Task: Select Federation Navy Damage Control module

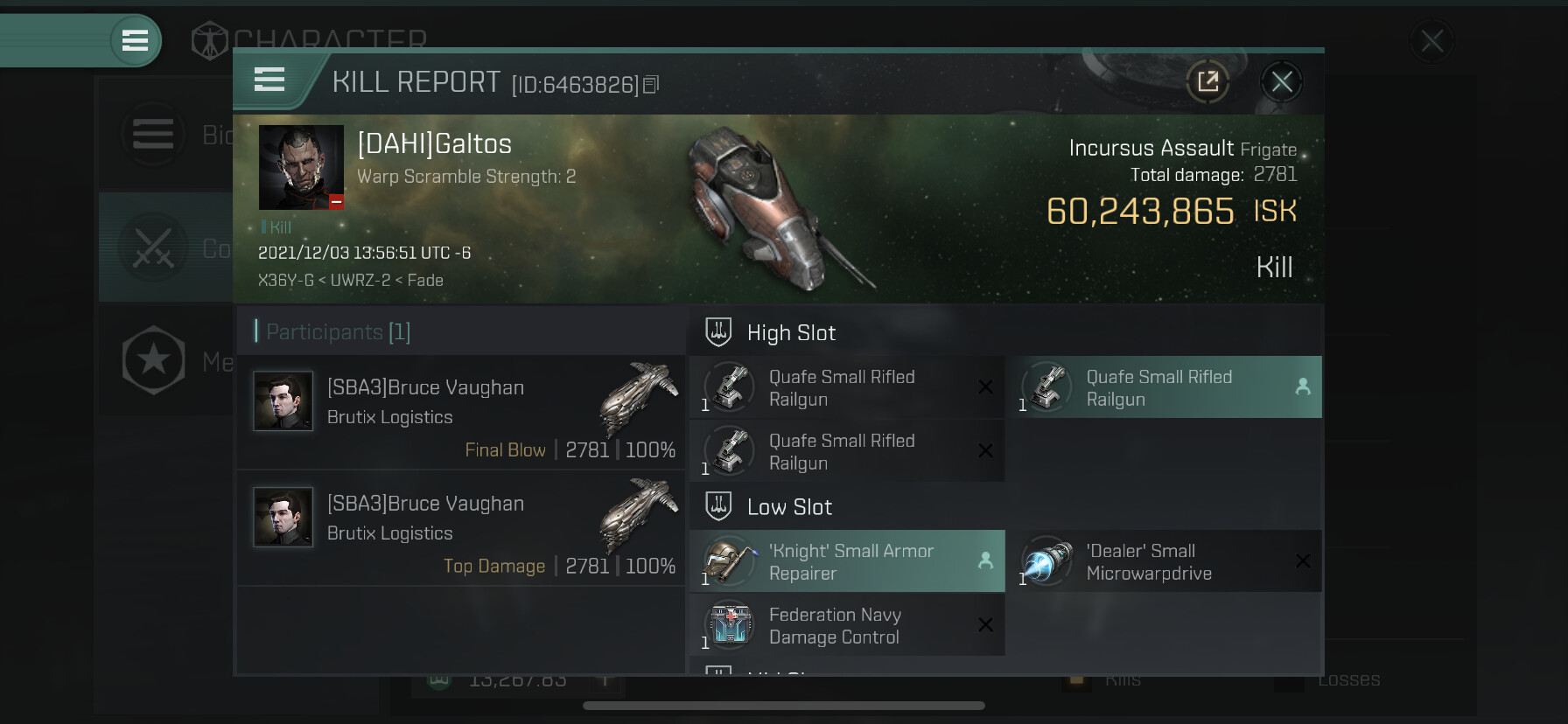Action: point(847,625)
